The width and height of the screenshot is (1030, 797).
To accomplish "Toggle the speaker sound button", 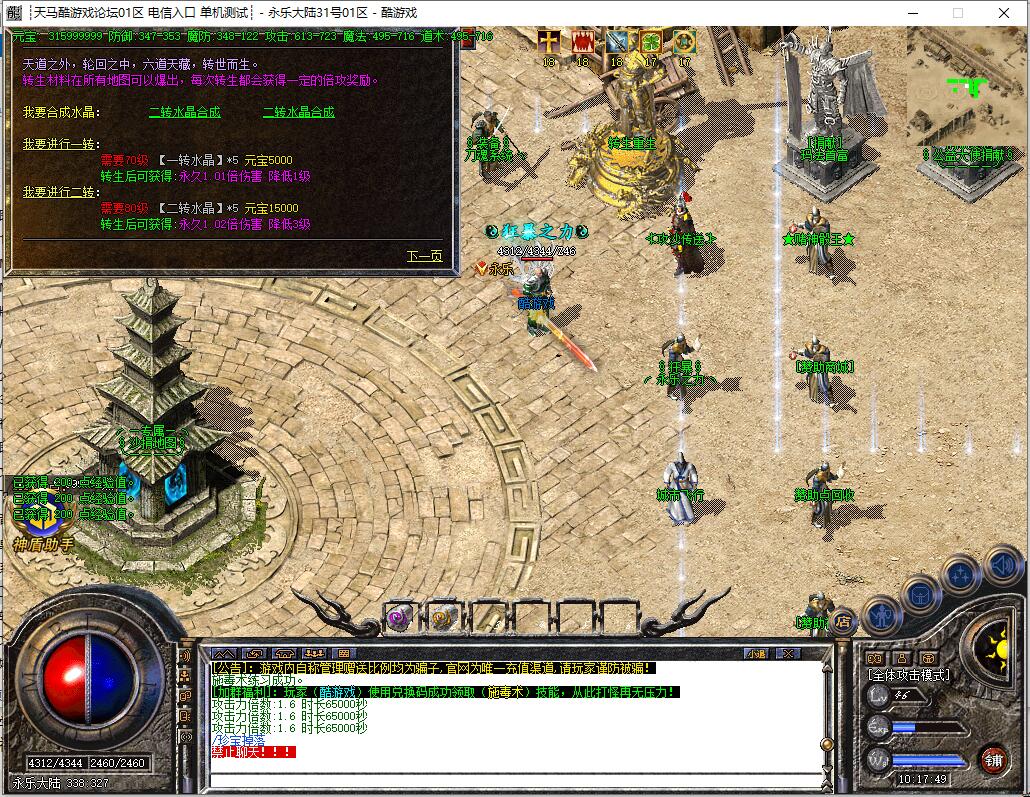I will (1001, 567).
